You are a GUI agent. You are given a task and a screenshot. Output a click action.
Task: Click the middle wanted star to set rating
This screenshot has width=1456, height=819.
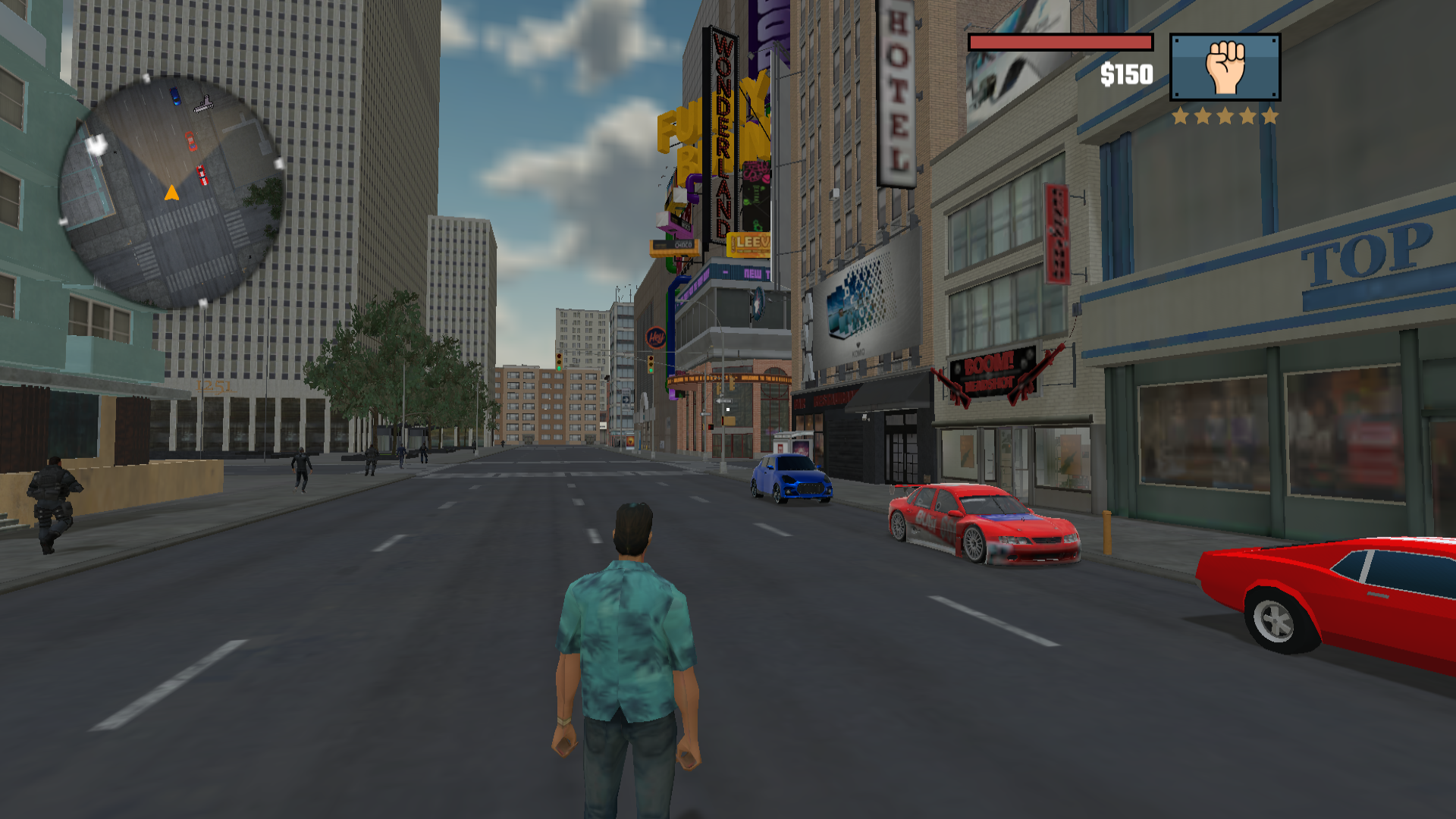pos(1225,115)
